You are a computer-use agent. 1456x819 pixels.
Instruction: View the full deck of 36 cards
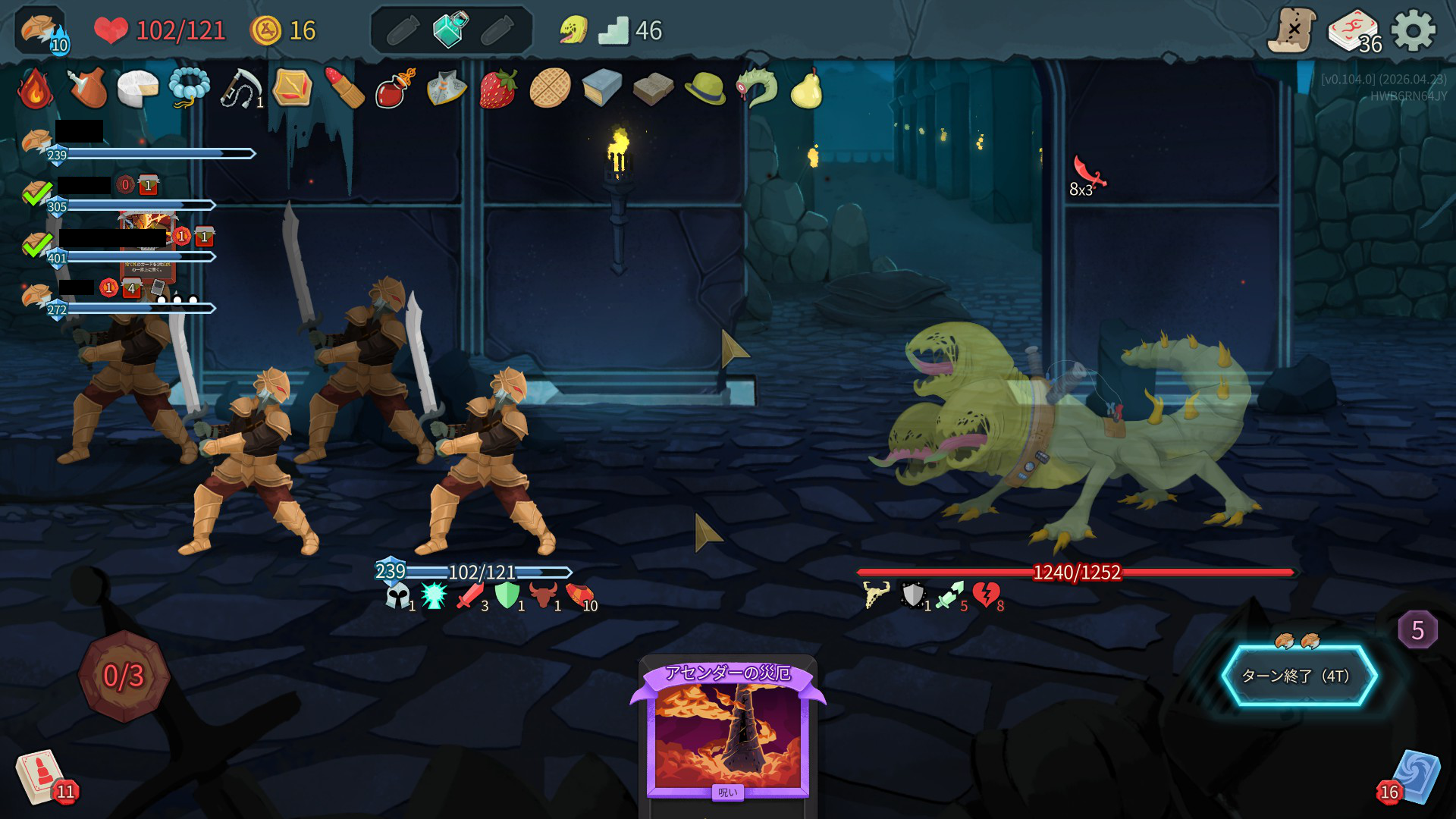coord(1353,32)
